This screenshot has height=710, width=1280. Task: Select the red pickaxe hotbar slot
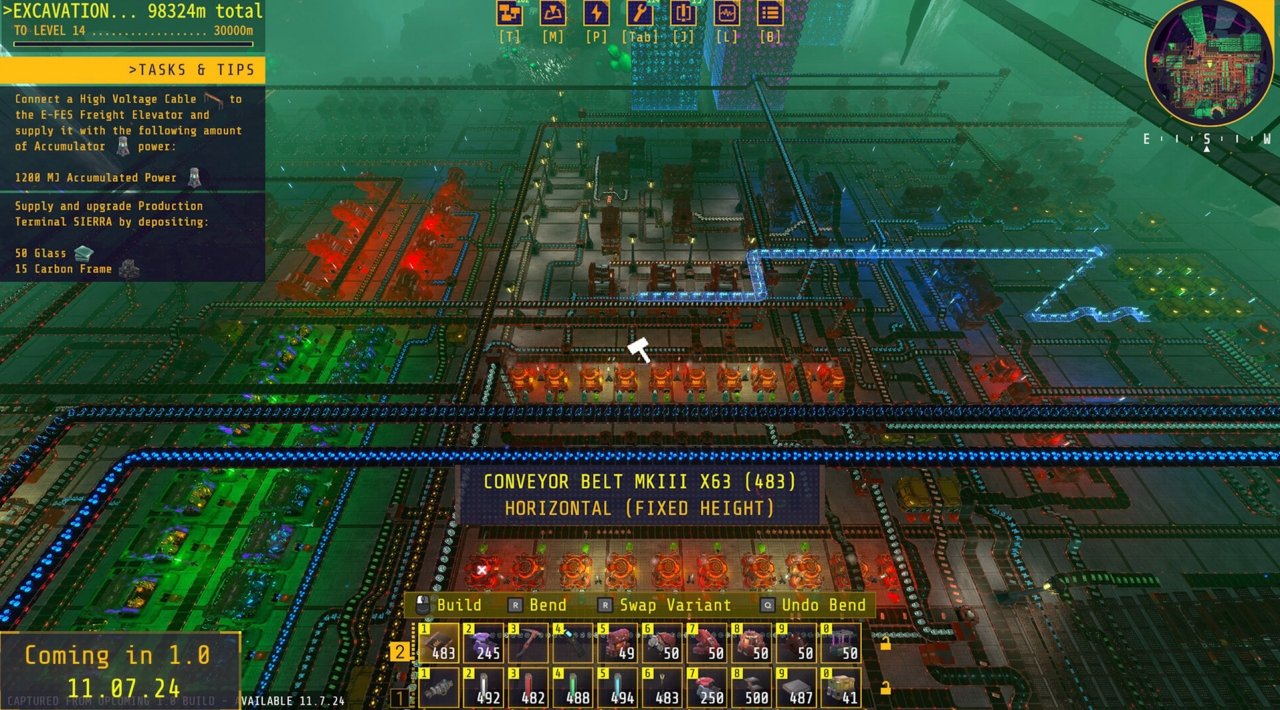[528, 643]
